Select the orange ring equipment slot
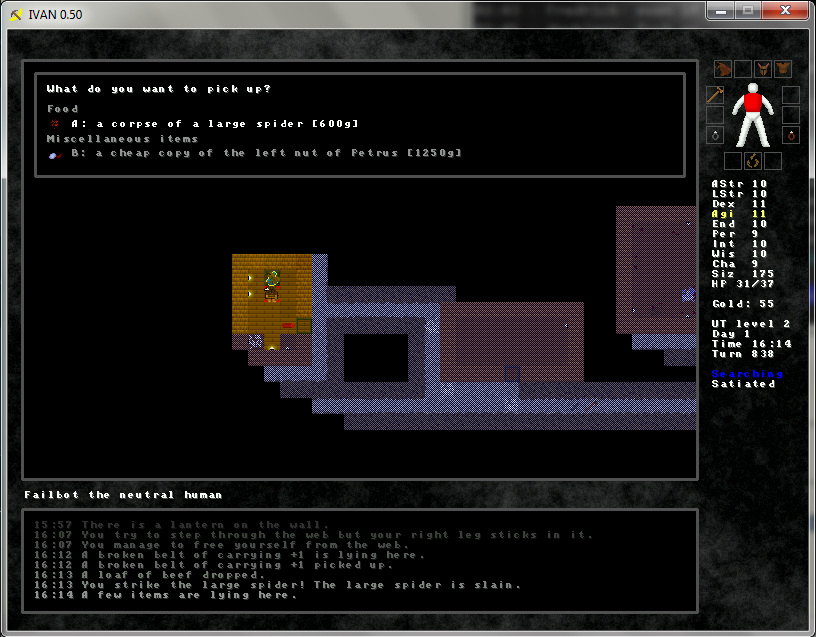 (791, 135)
